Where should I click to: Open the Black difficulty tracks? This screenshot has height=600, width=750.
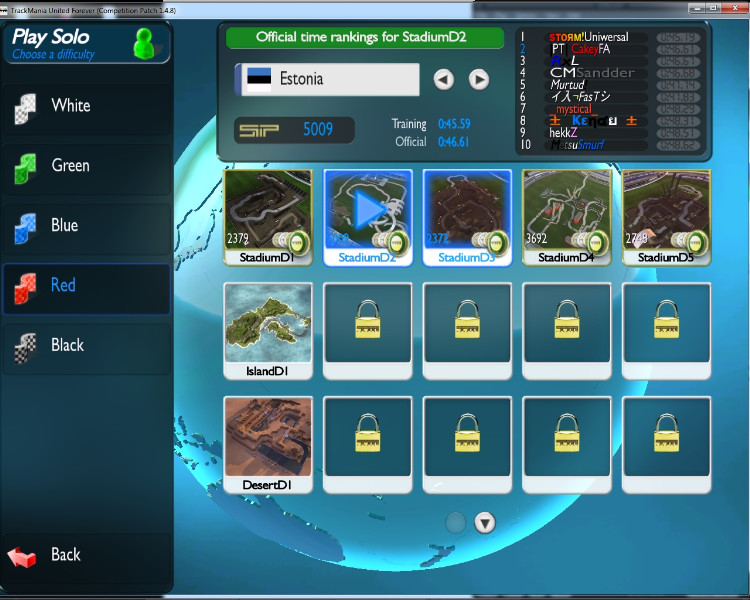click(x=84, y=346)
